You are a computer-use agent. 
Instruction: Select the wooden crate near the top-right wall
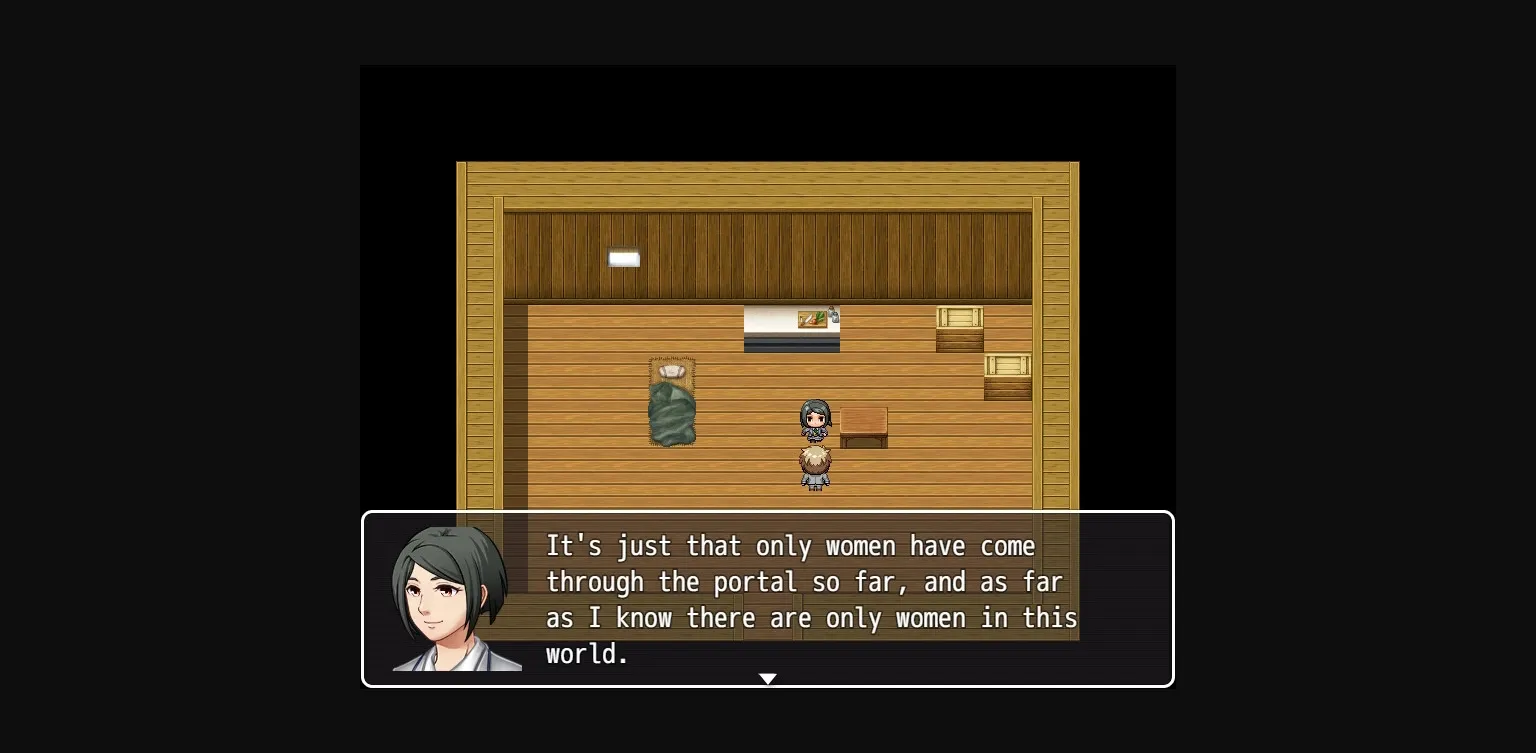tap(958, 328)
